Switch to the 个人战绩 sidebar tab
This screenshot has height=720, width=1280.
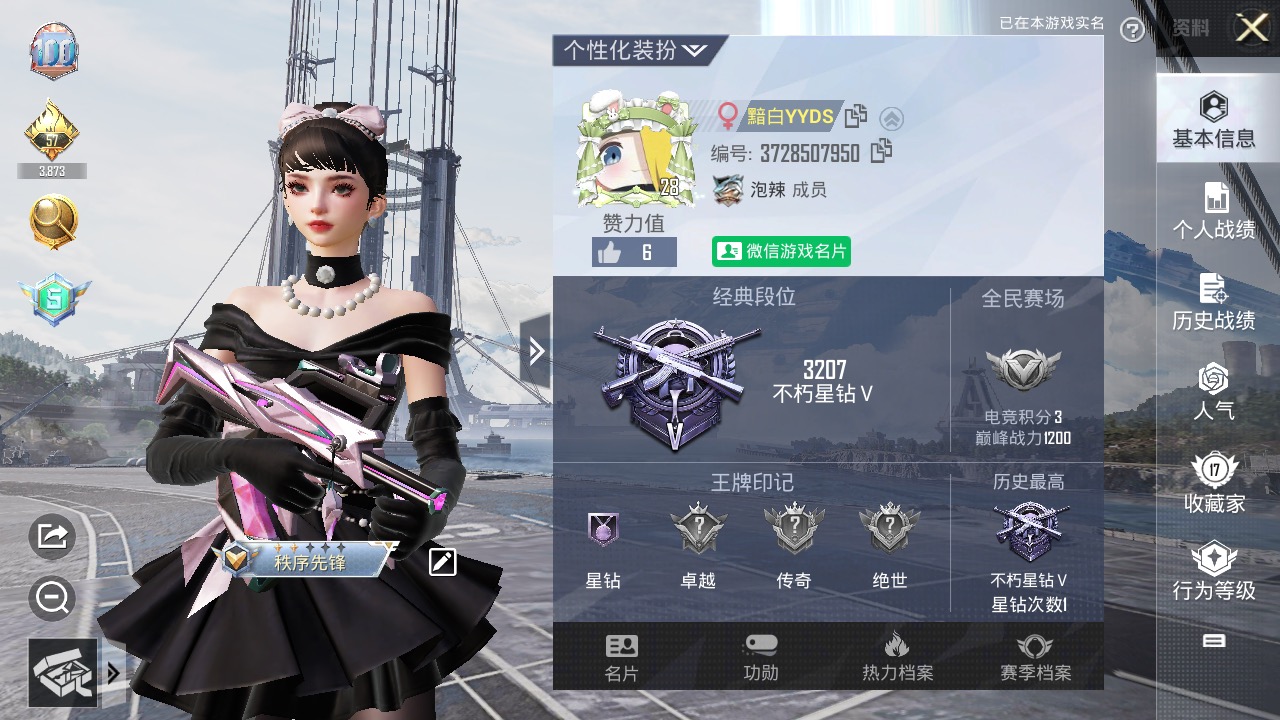pyautogui.click(x=1213, y=207)
